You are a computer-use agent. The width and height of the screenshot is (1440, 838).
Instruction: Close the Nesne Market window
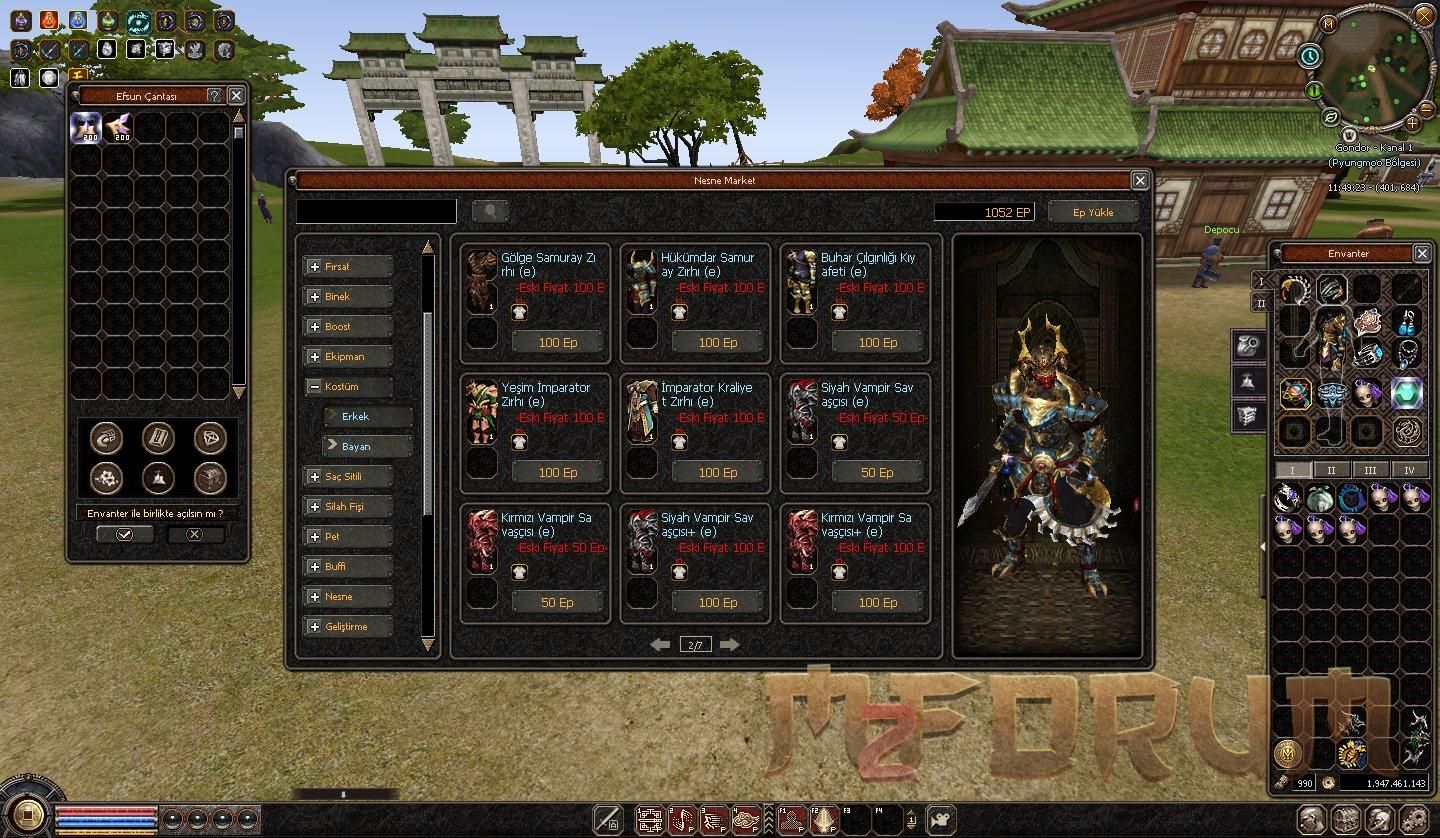1139,180
